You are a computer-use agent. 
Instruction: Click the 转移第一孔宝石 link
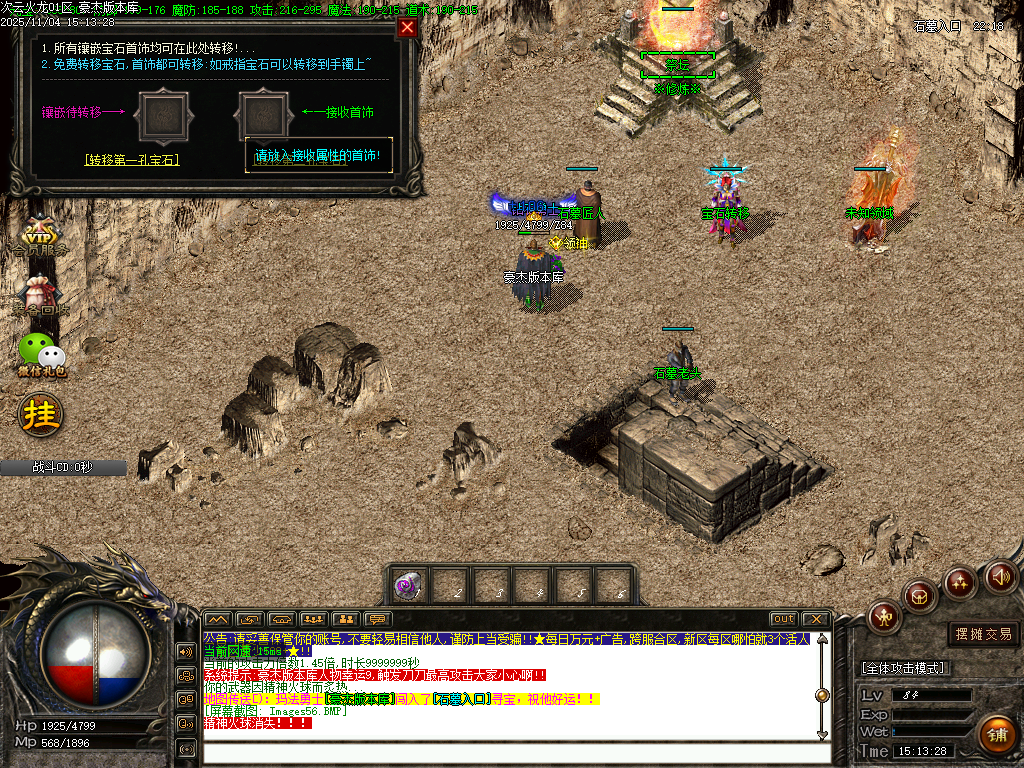click(131, 159)
